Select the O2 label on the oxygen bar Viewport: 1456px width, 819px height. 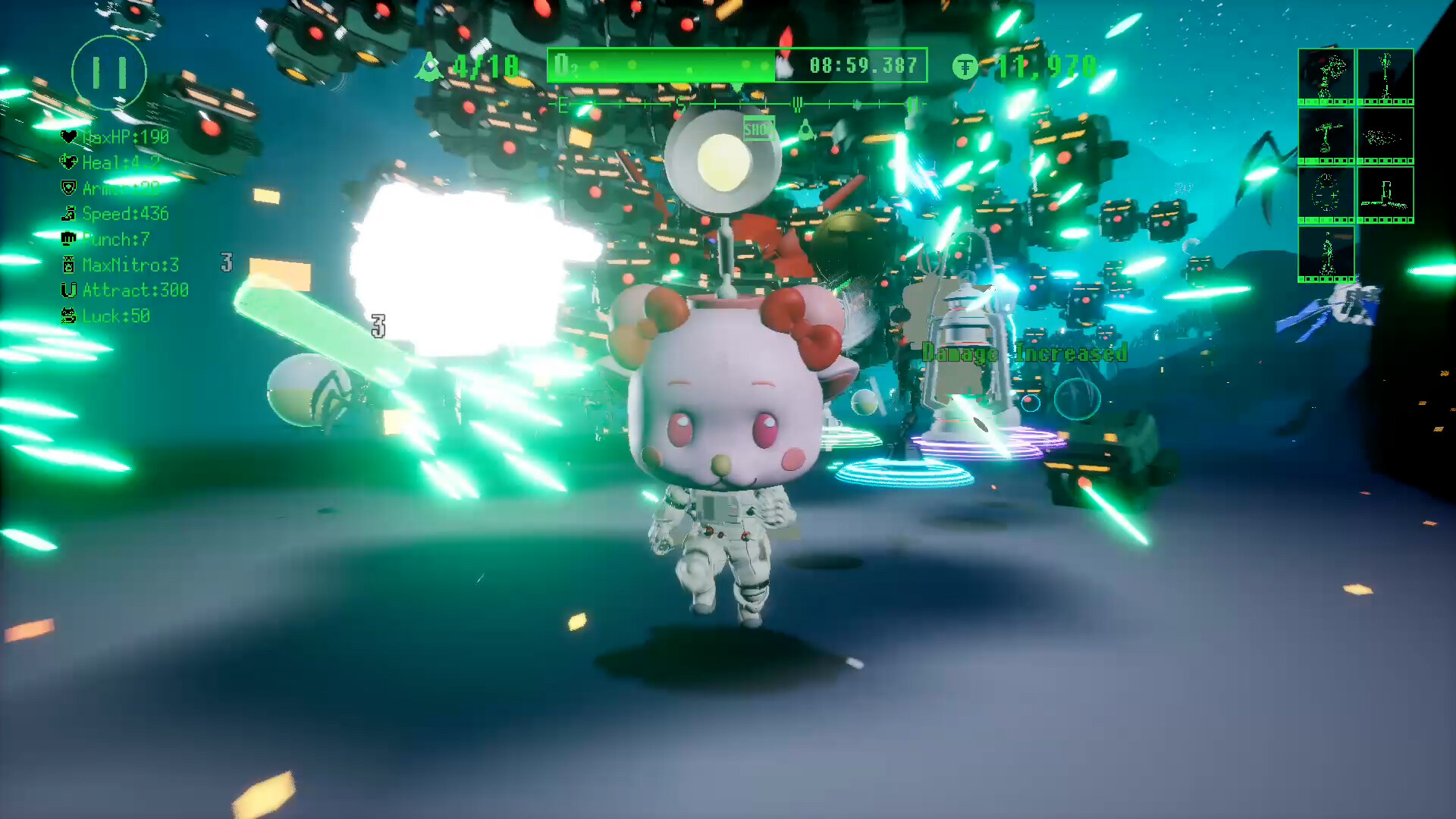coord(565,66)
